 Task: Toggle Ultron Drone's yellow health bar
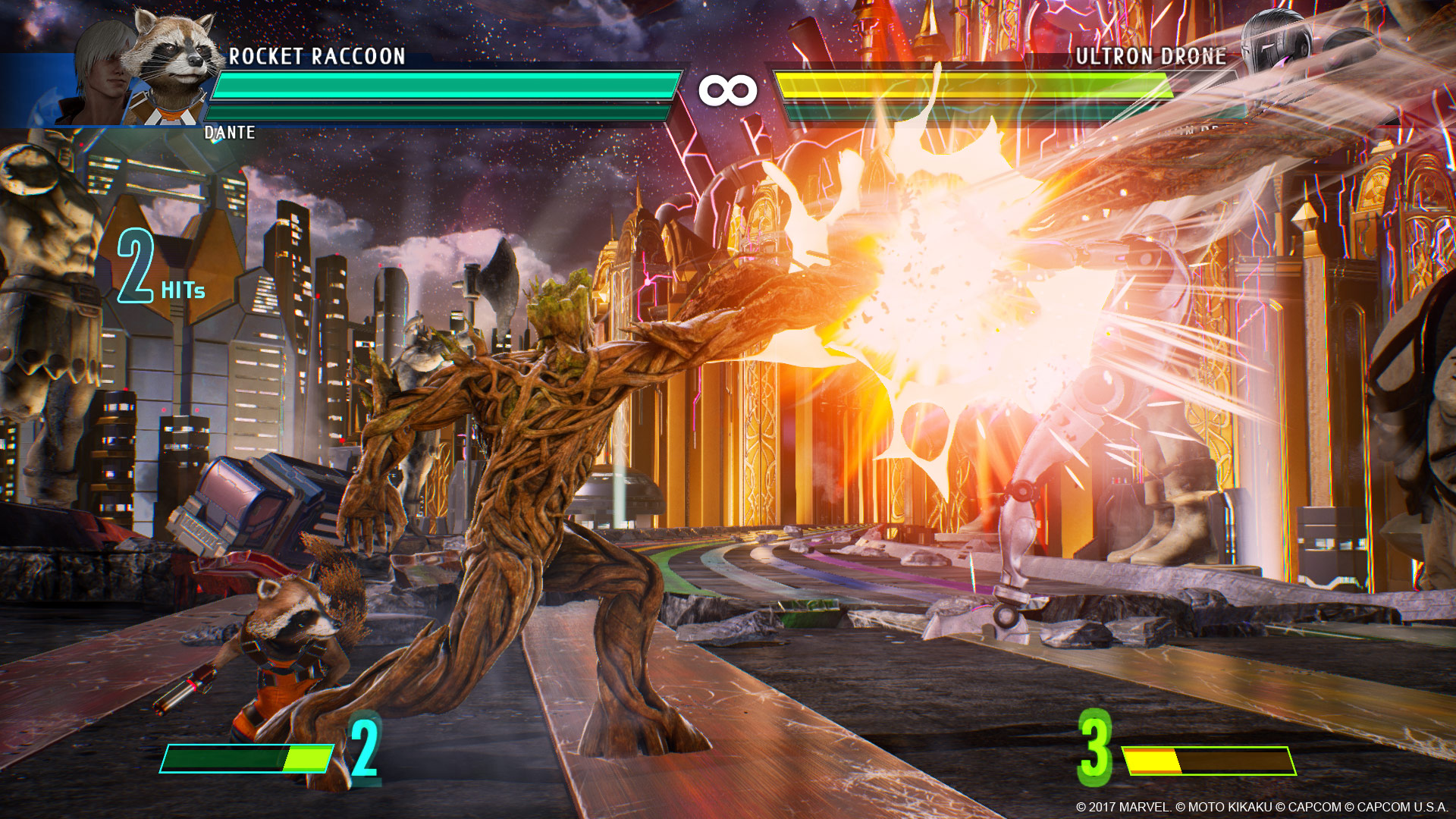[x=978, y=86]
